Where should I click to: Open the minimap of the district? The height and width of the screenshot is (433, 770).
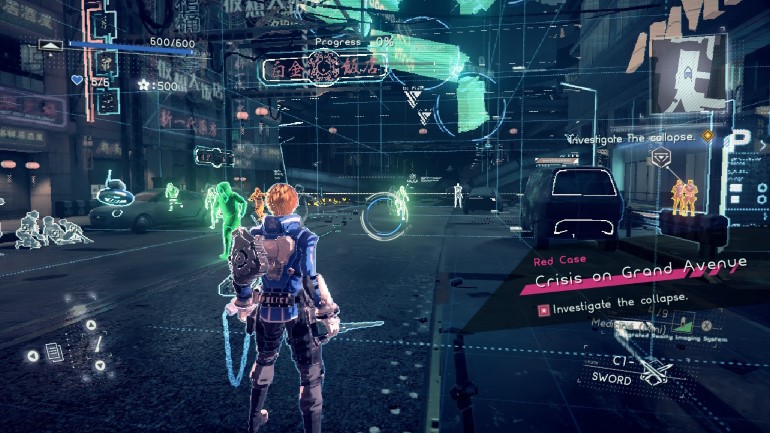pos(691,70)
